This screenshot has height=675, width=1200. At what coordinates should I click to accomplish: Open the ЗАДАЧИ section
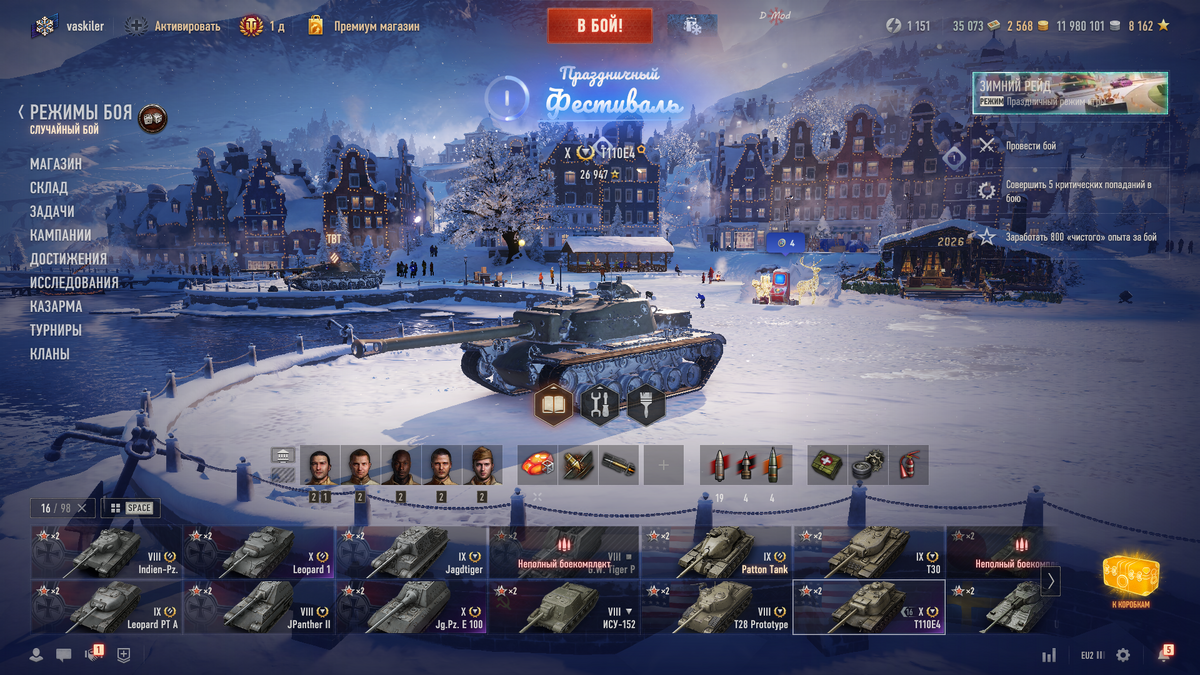(x=52, y=211)
